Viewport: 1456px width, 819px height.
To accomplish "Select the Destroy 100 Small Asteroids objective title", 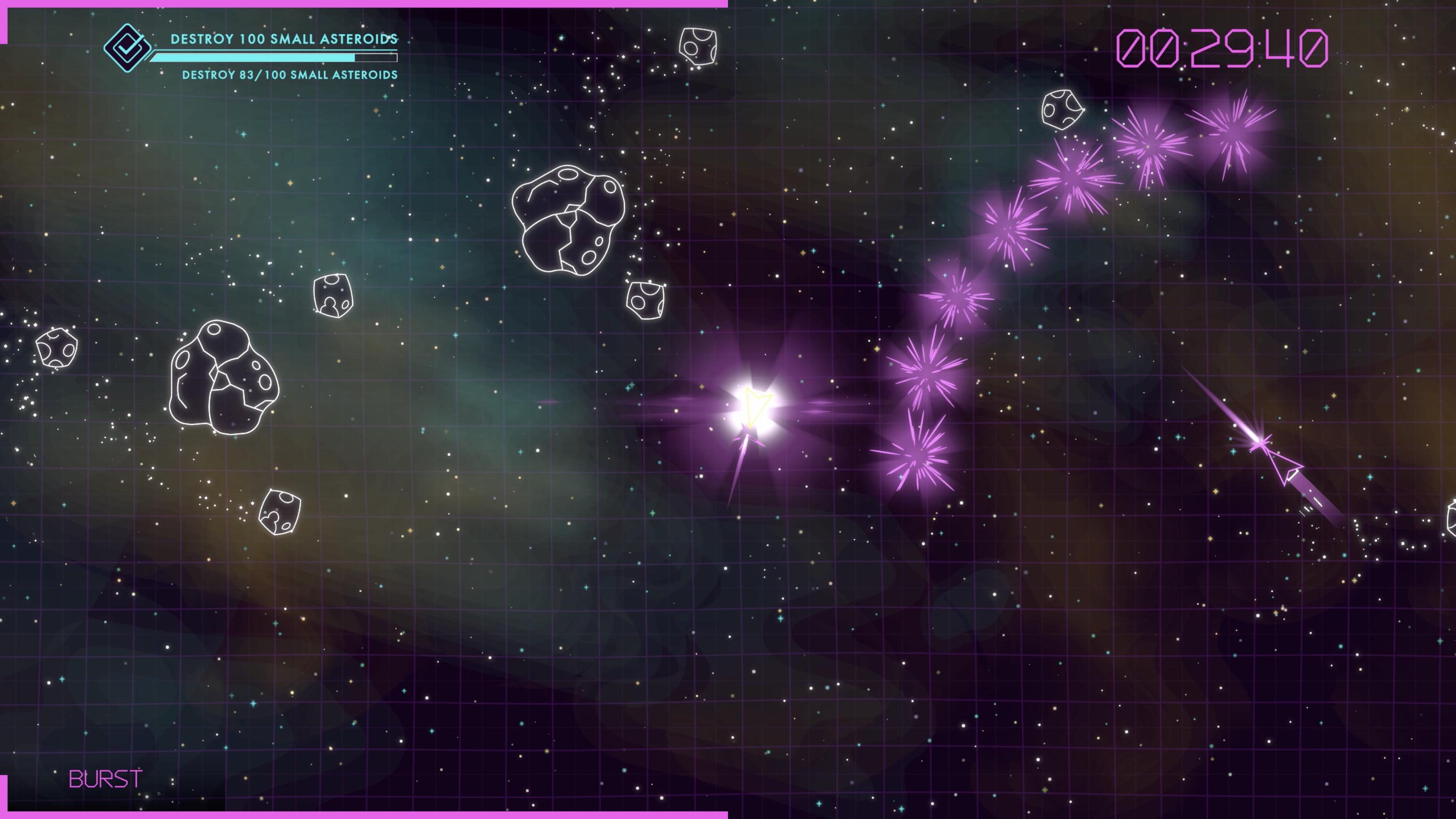I will tap(284, 39).
